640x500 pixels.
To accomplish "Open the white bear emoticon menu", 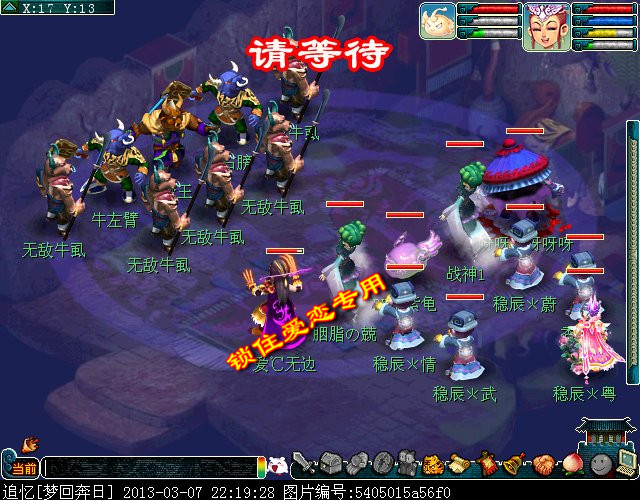I will click(280, 466).
